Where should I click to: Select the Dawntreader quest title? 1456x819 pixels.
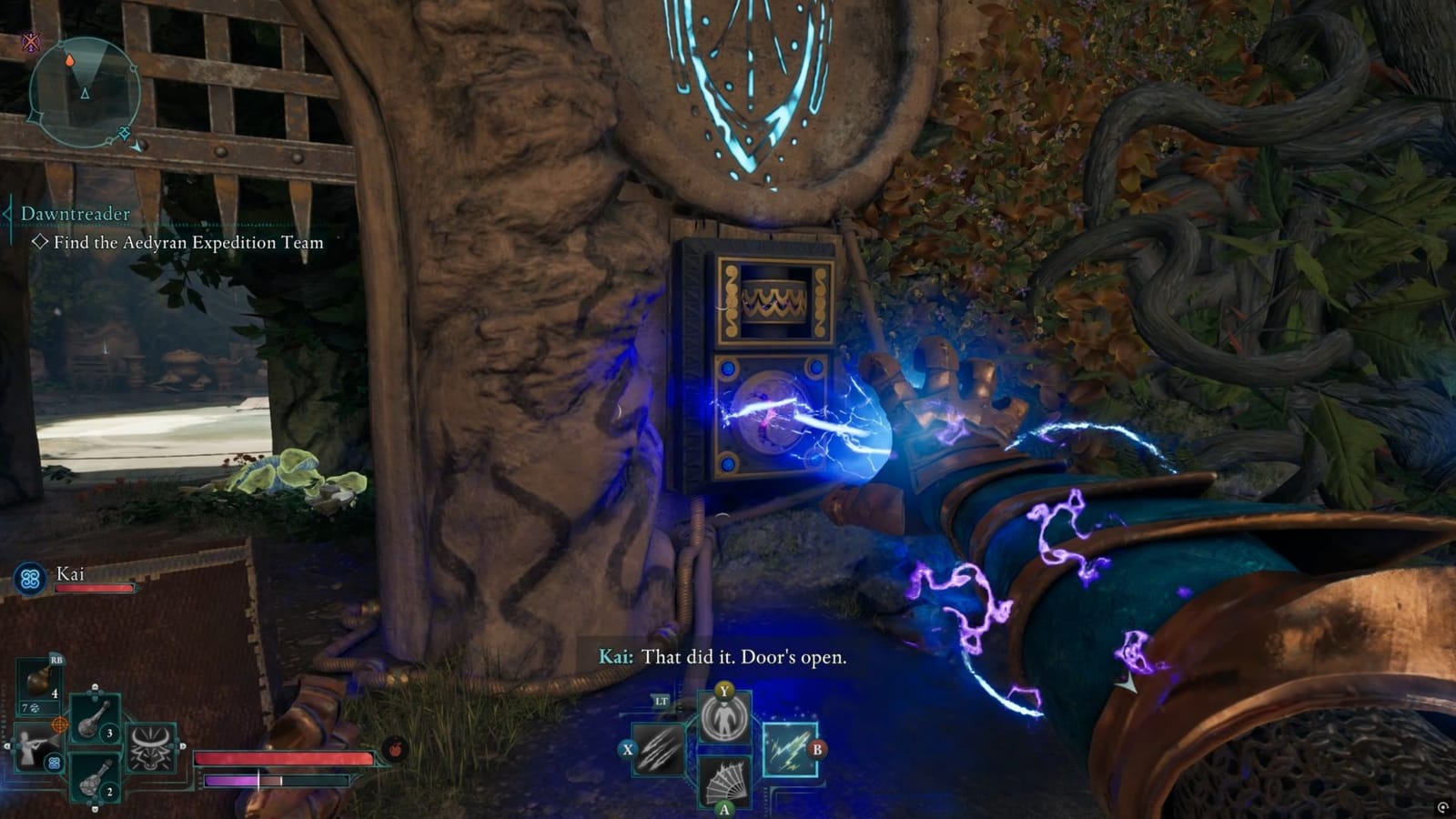point(75,211)
